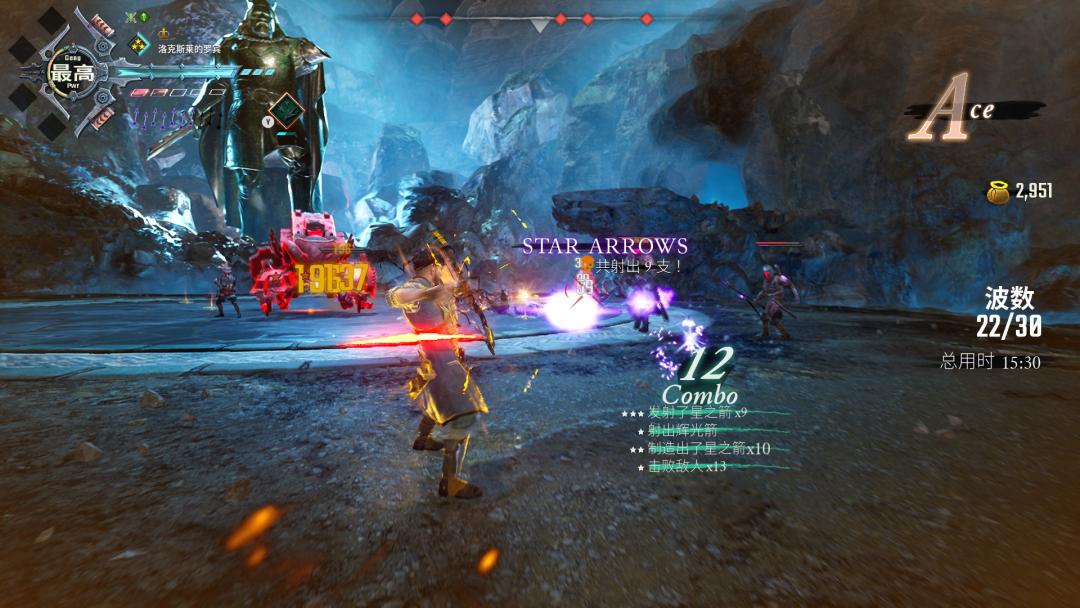Select the green crossed-swords buff icon

[x=129, y=17]
